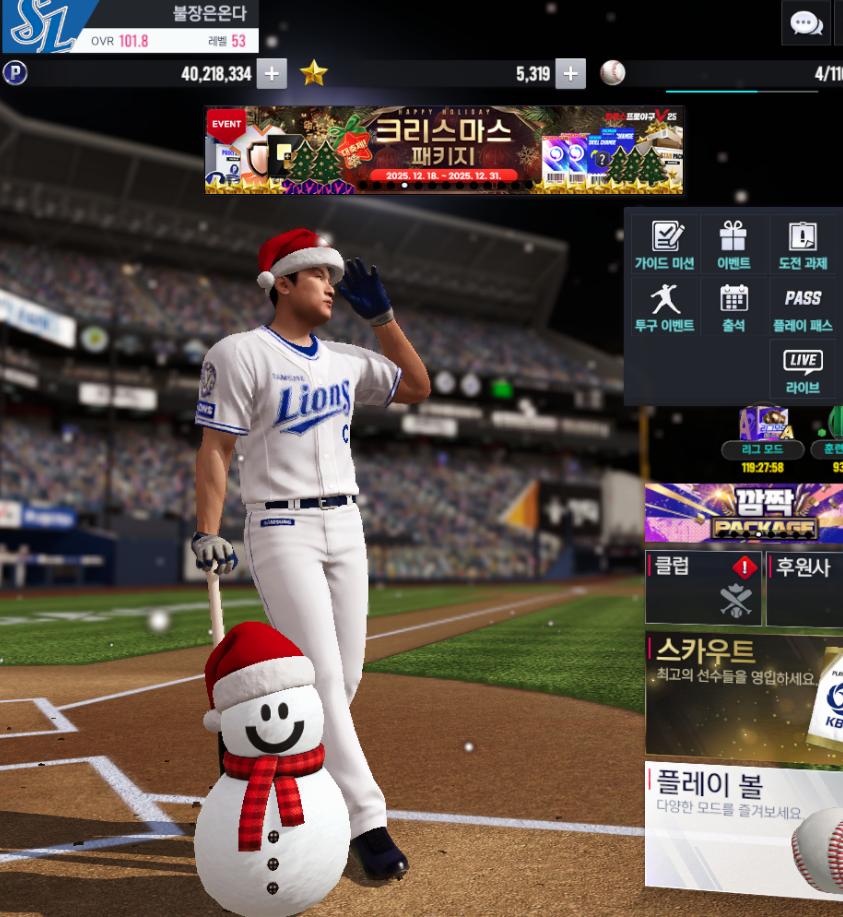Viewport: 843px width, 917px height.
Task: Click the 크리스마스 패키지 event banner
Action: [x=444, y=150]
